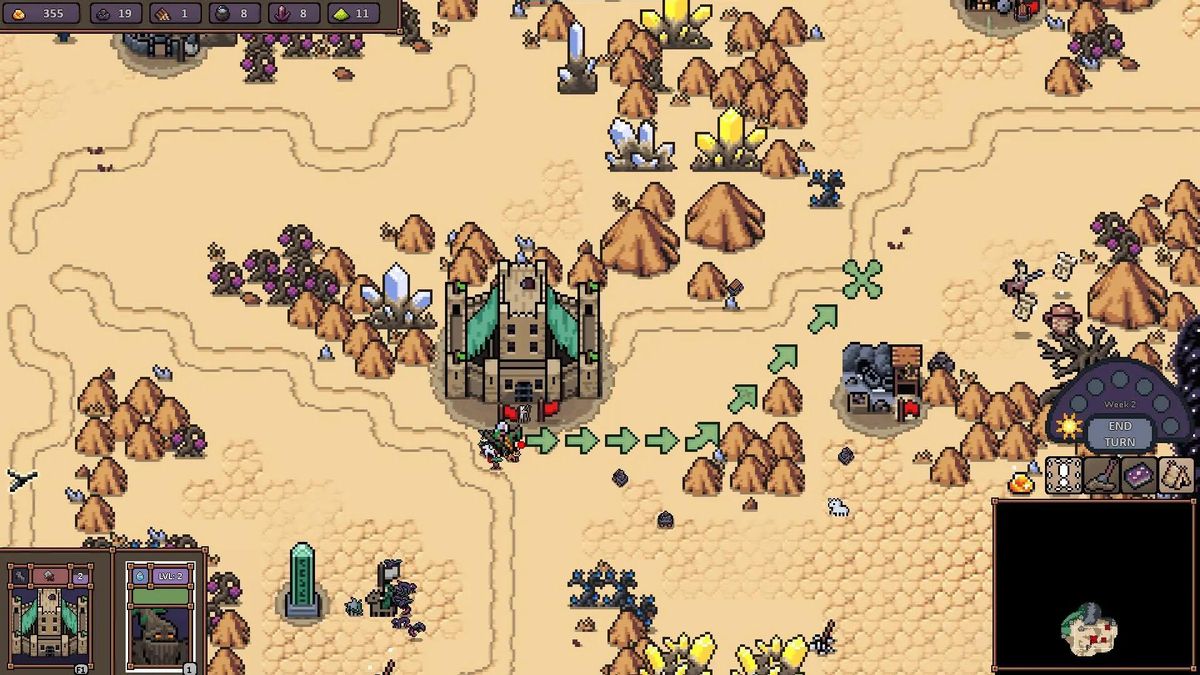Viewport: 1200px width, 675px height.
Task: End the current turn
Action: click(1120, 433)
